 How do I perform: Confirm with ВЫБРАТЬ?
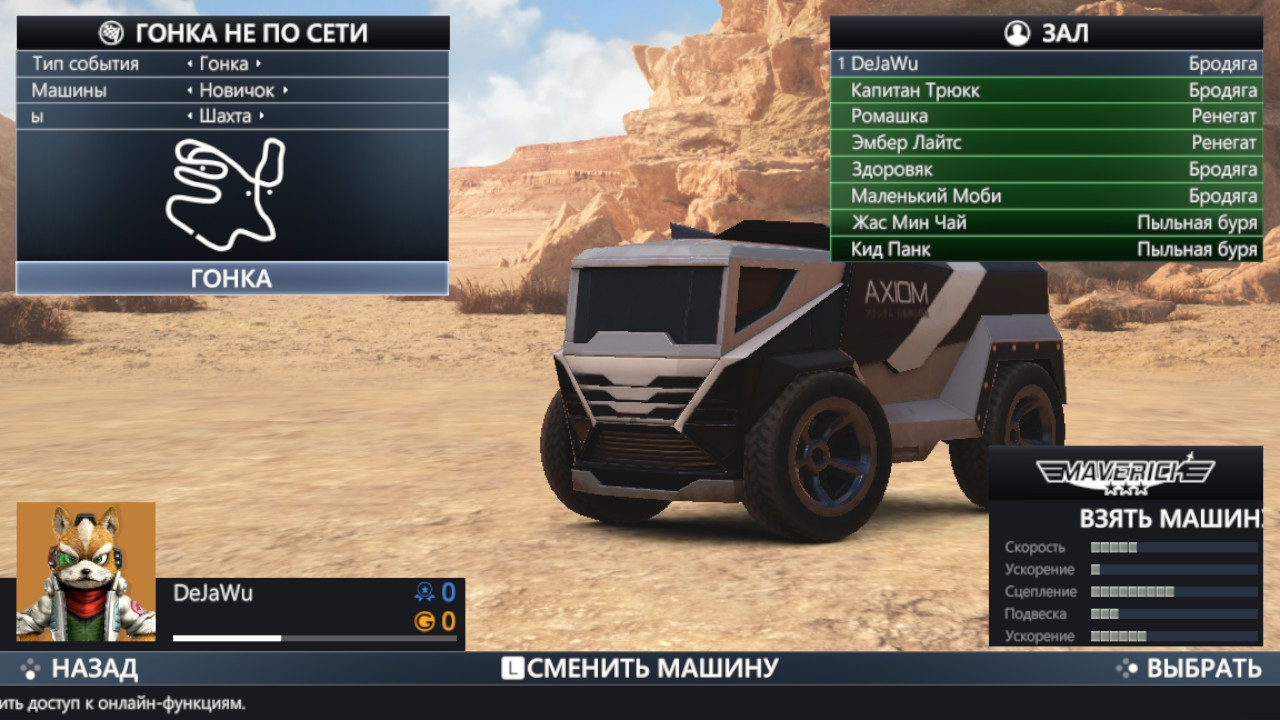point(1189,669)
